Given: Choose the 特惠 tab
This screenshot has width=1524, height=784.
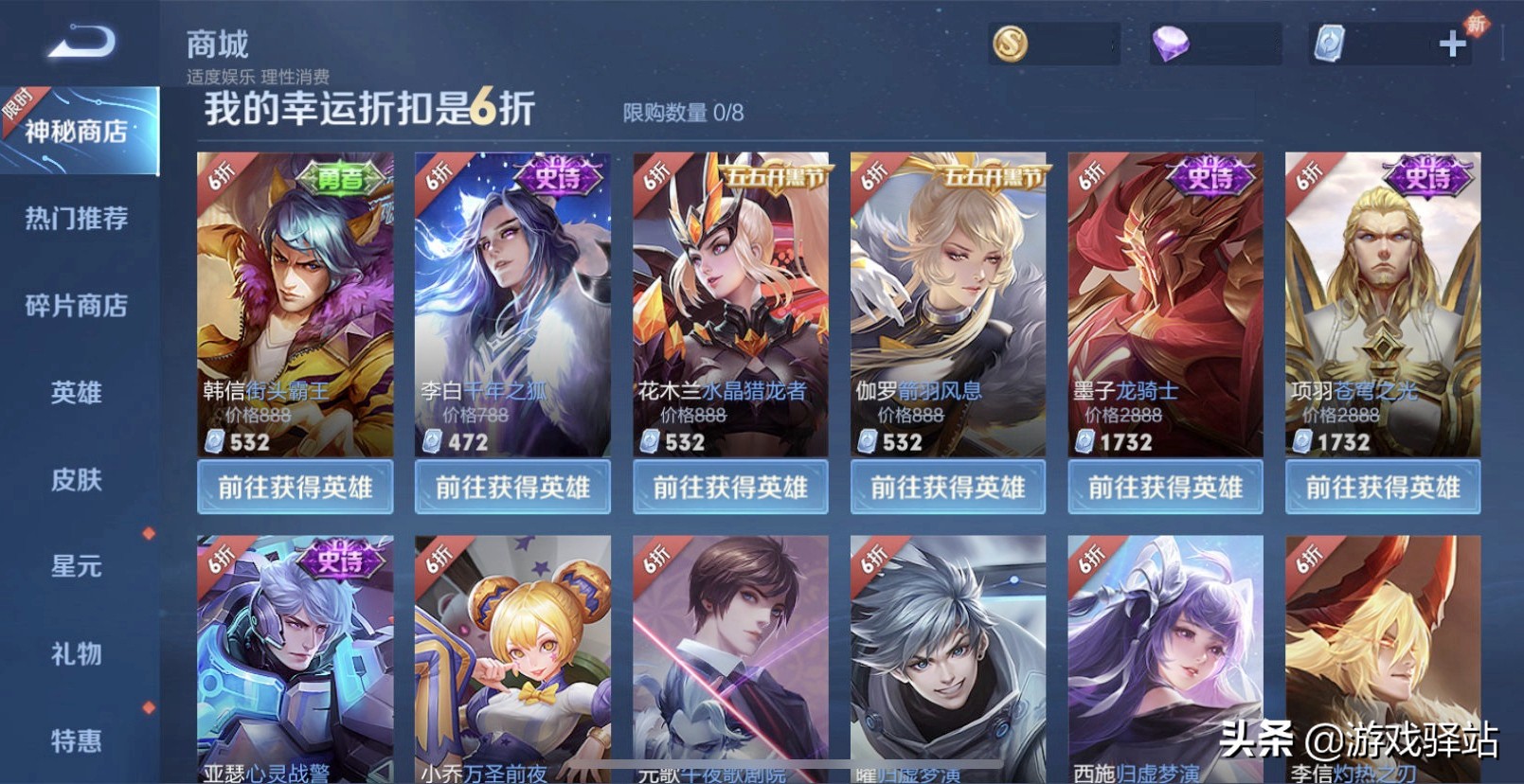Looking at the screenshot, I should click(77, 740).
